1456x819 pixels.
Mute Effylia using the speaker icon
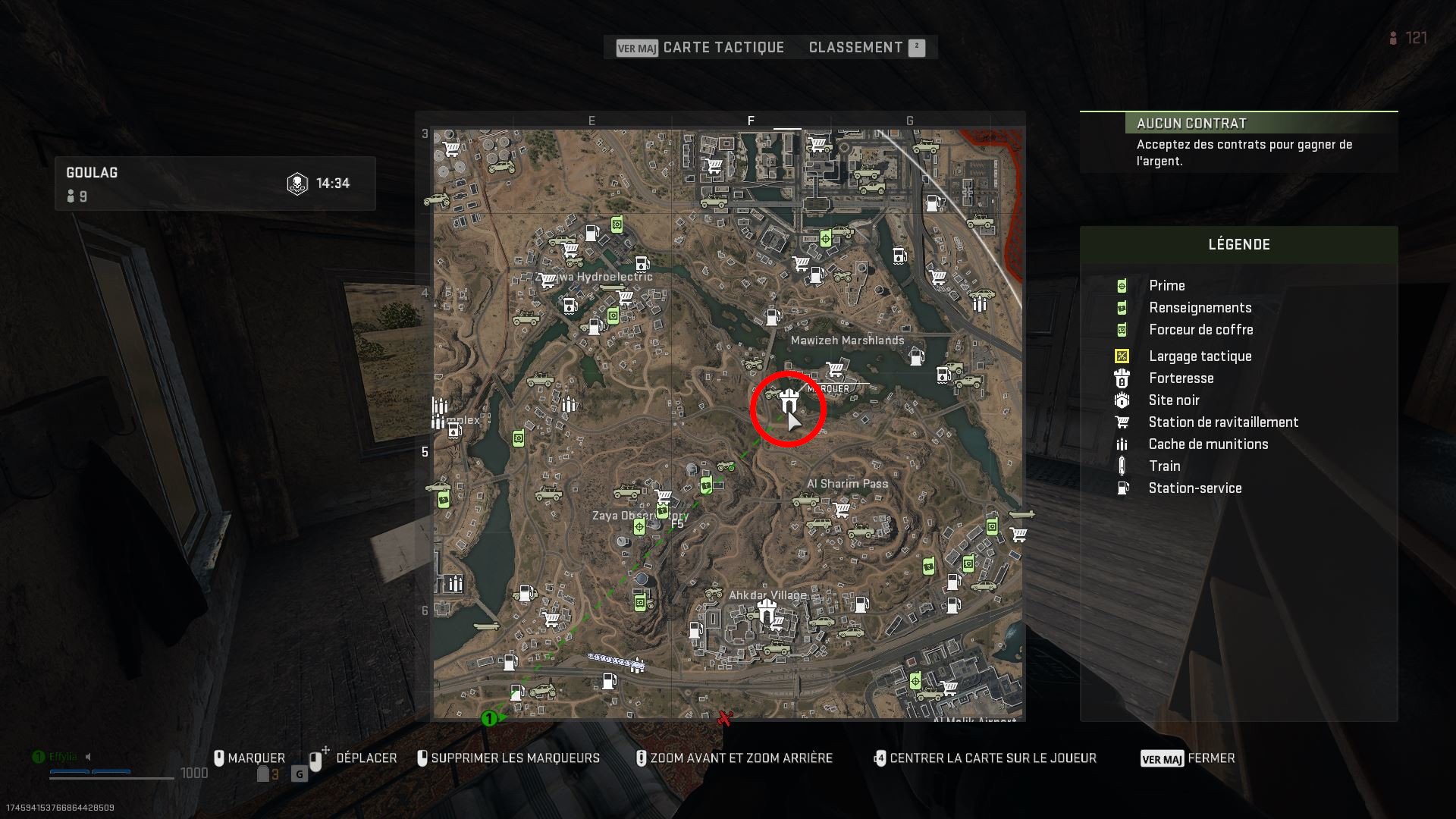pyautogui.click(x=89, y=756)
